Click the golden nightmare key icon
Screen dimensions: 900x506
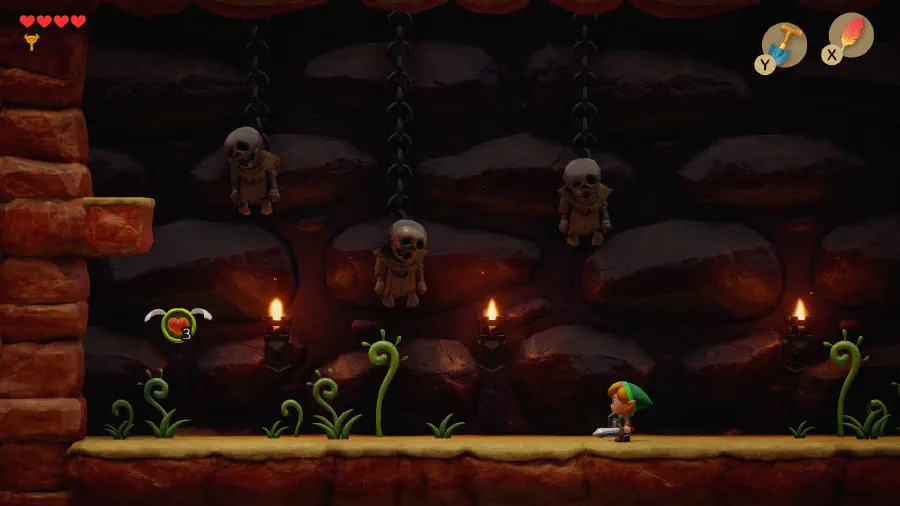tap(31, 42)
